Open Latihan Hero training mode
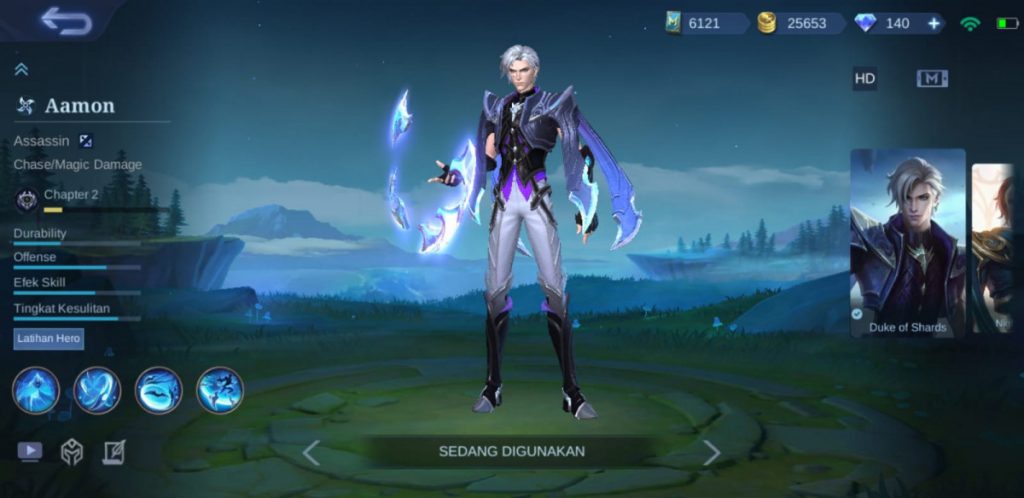Image resolution: width=1024 pixels, height=498 pixels. coord(49,339)
